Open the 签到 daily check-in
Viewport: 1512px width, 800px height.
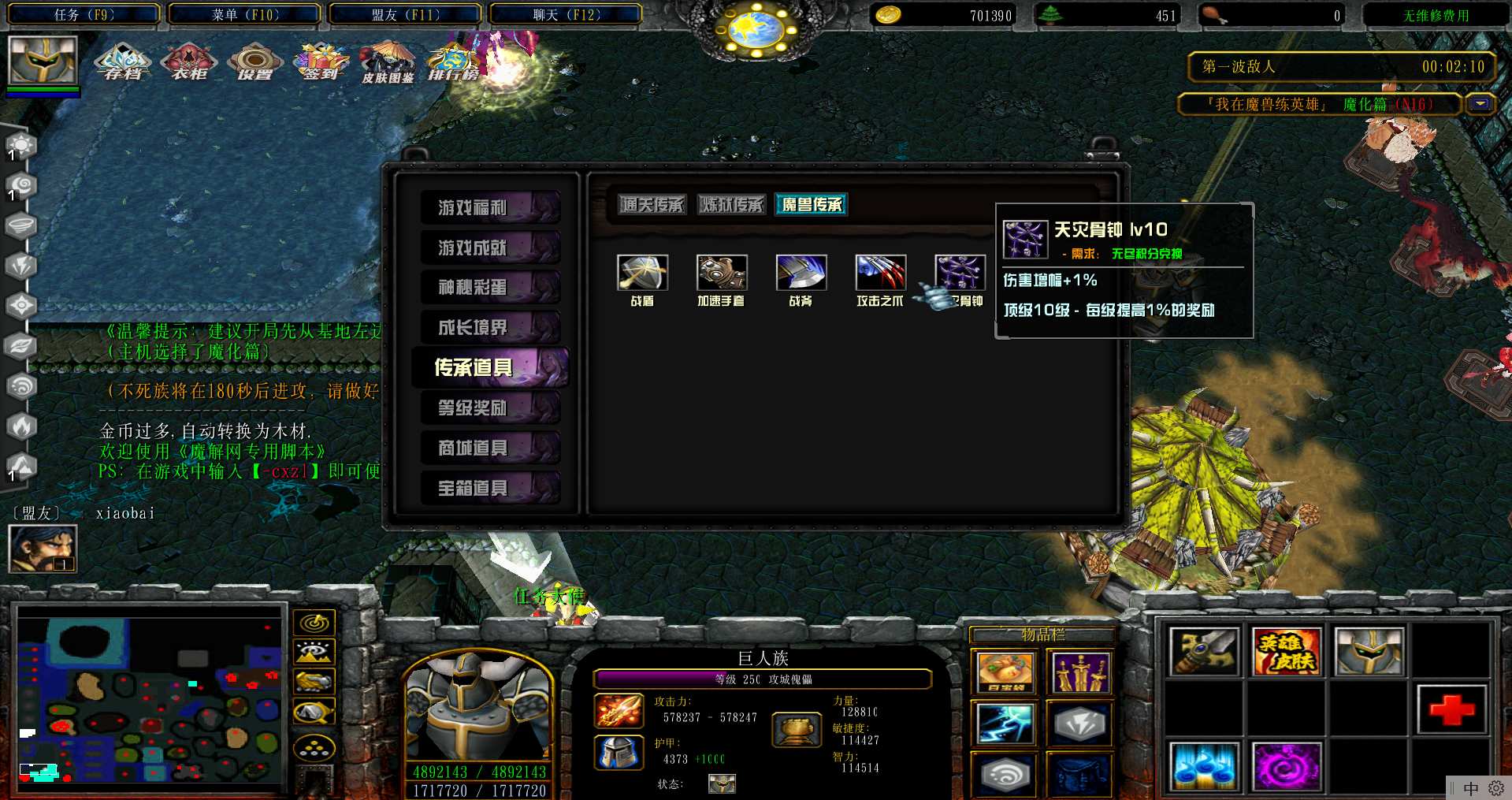click(320, 61)
